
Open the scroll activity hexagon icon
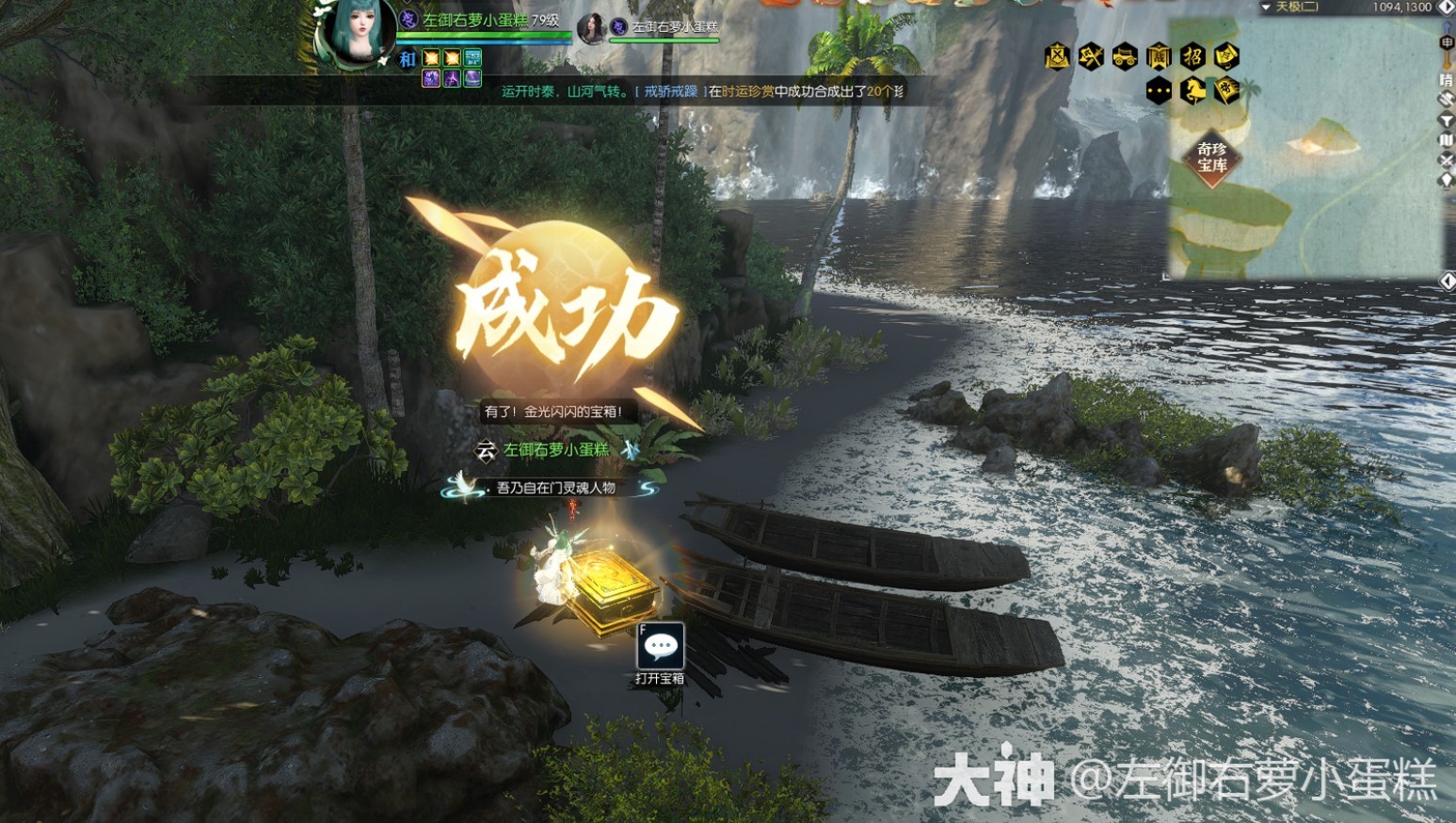pyautogui.click(x=1225, y=57)
